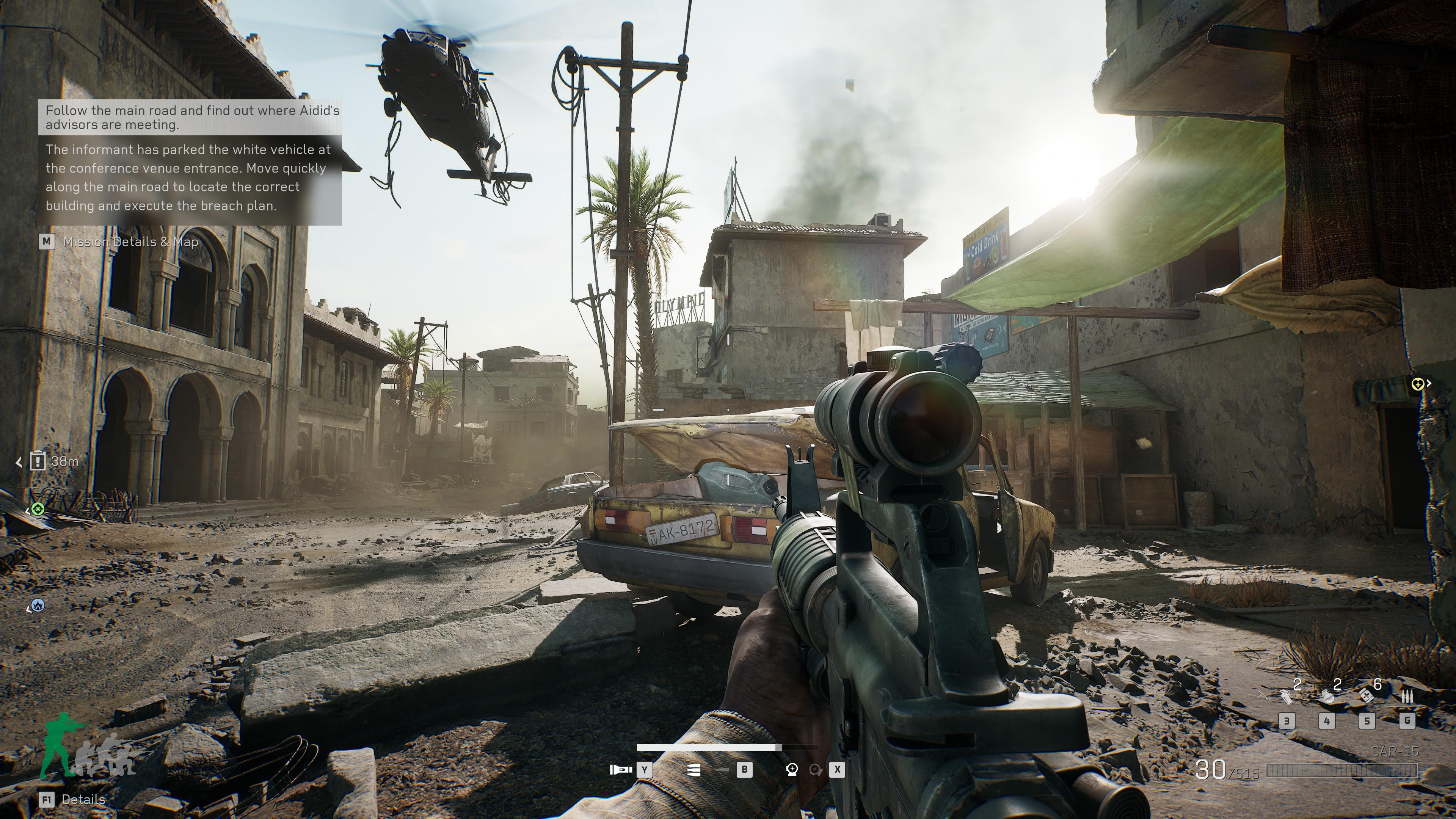Select the frag grenade slot
The height and width of the screenshot is (819, 1456).
[1327, 697]
